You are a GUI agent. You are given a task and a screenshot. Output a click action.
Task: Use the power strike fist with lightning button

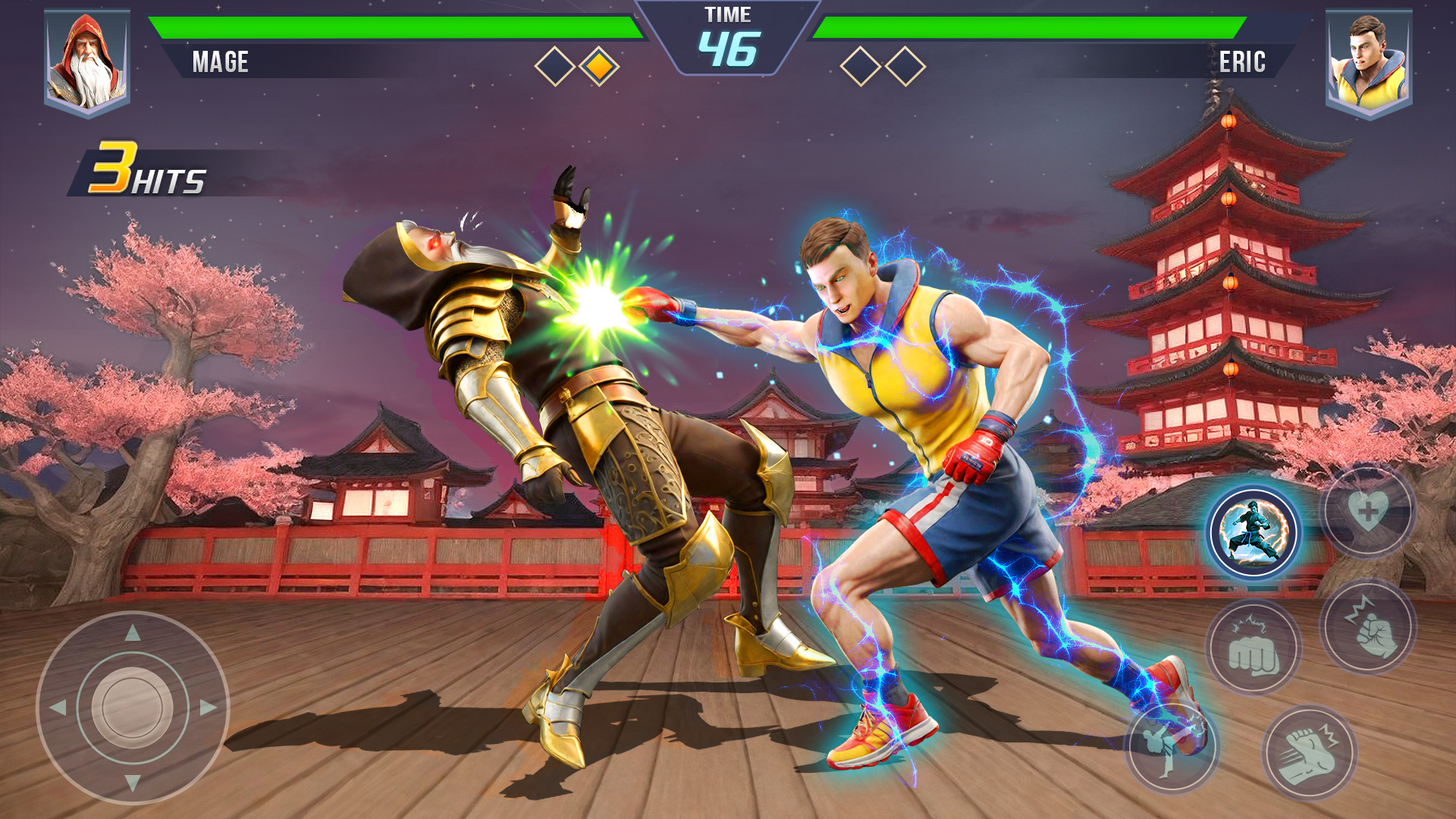(1368, 626)
